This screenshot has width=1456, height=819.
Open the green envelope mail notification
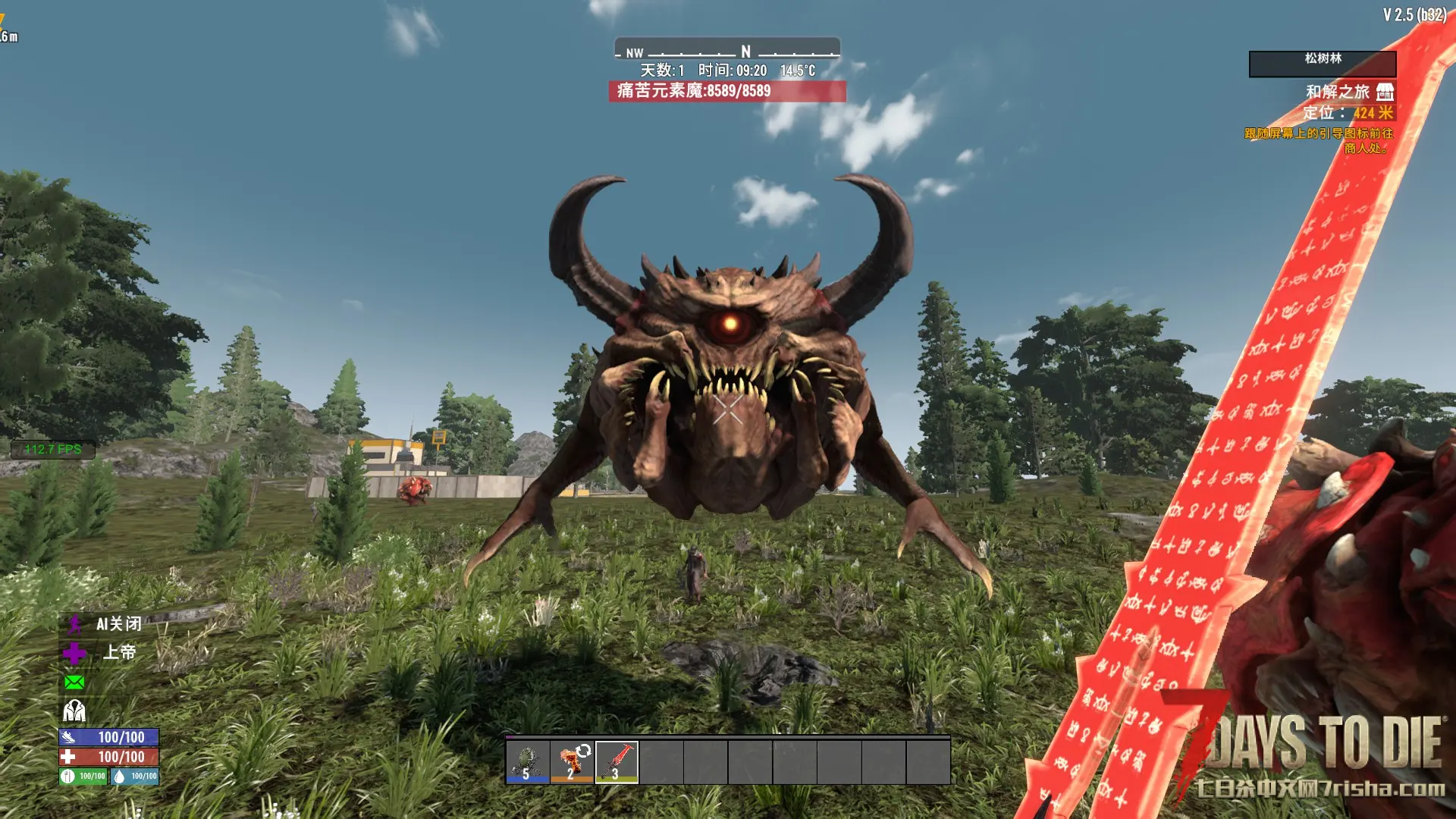(x=74, y=682)
